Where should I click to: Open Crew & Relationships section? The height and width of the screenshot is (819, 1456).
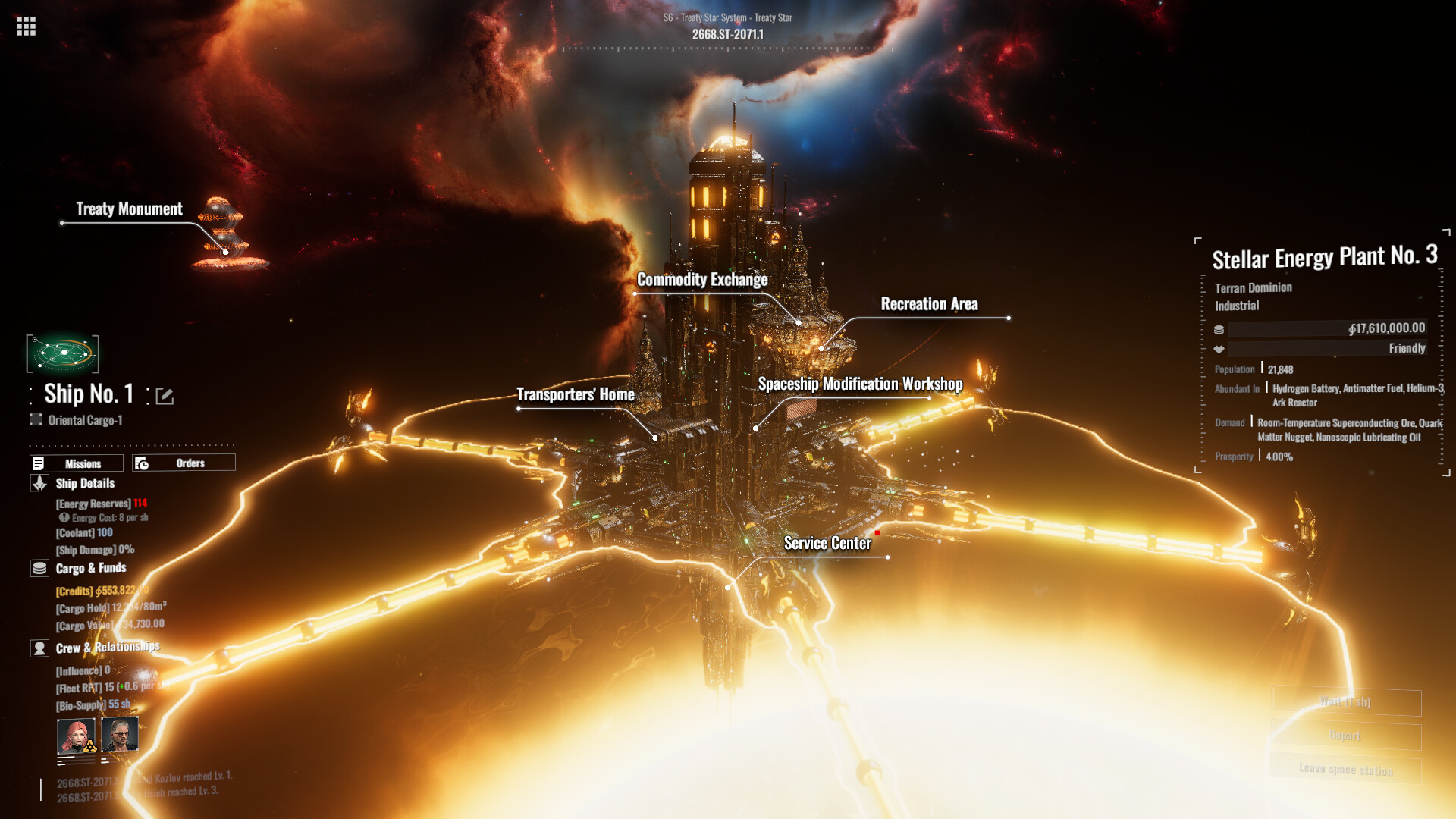(x=107, y=648)
